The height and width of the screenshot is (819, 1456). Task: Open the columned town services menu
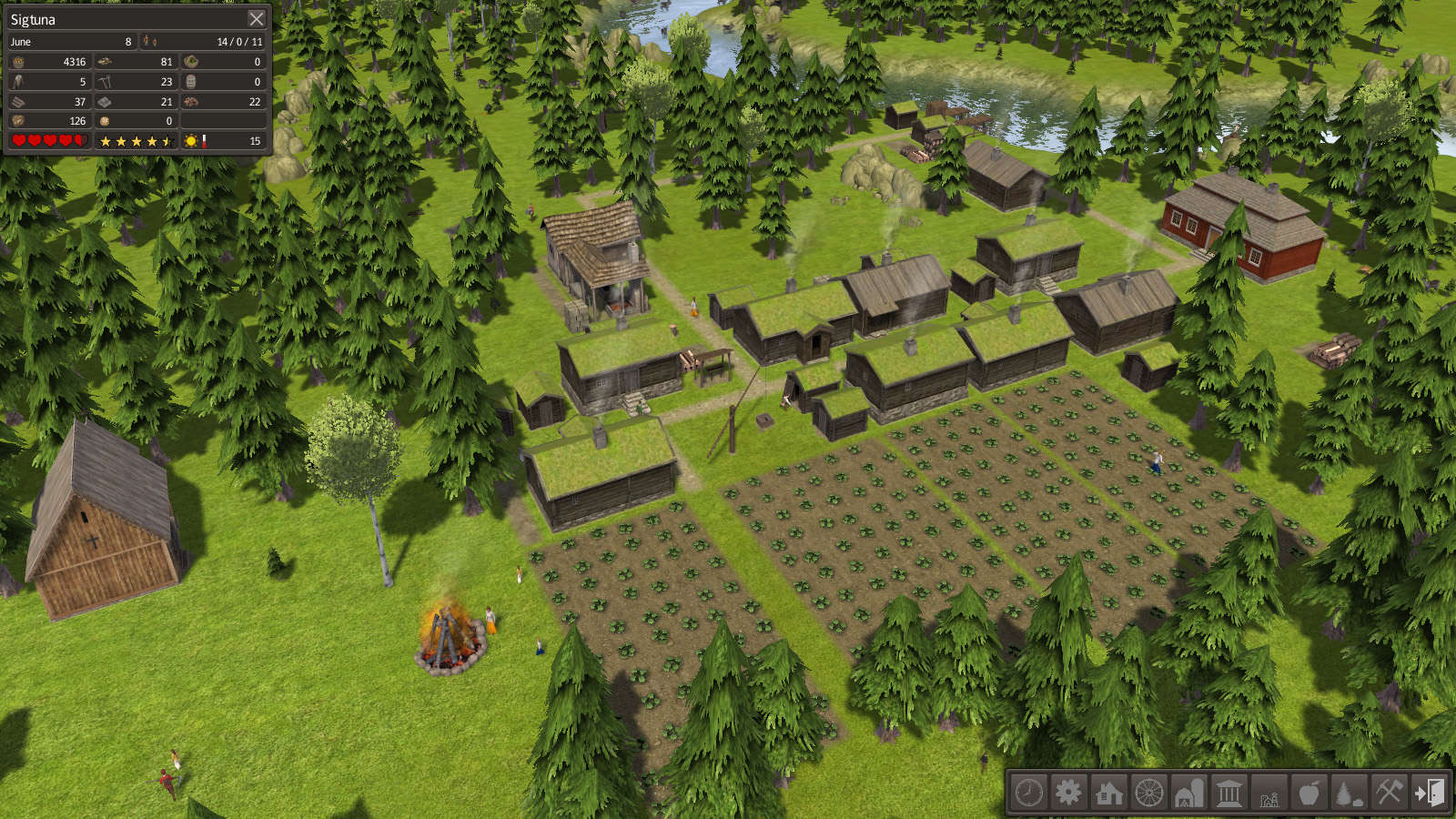coord(1228,793)
